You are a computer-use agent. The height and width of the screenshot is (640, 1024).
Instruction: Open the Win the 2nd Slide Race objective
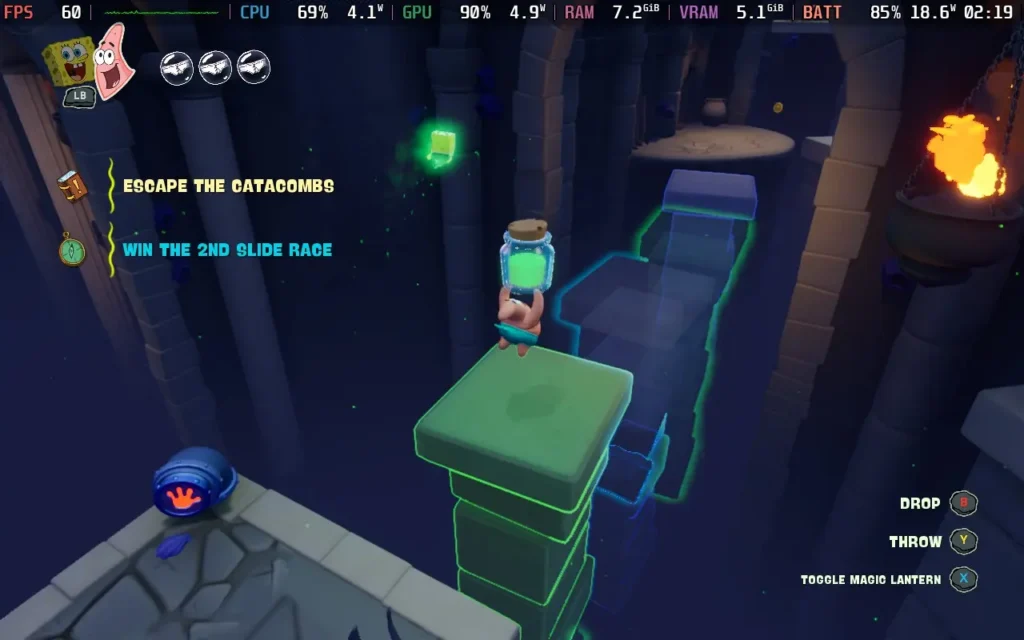click(x=227, y=250)
